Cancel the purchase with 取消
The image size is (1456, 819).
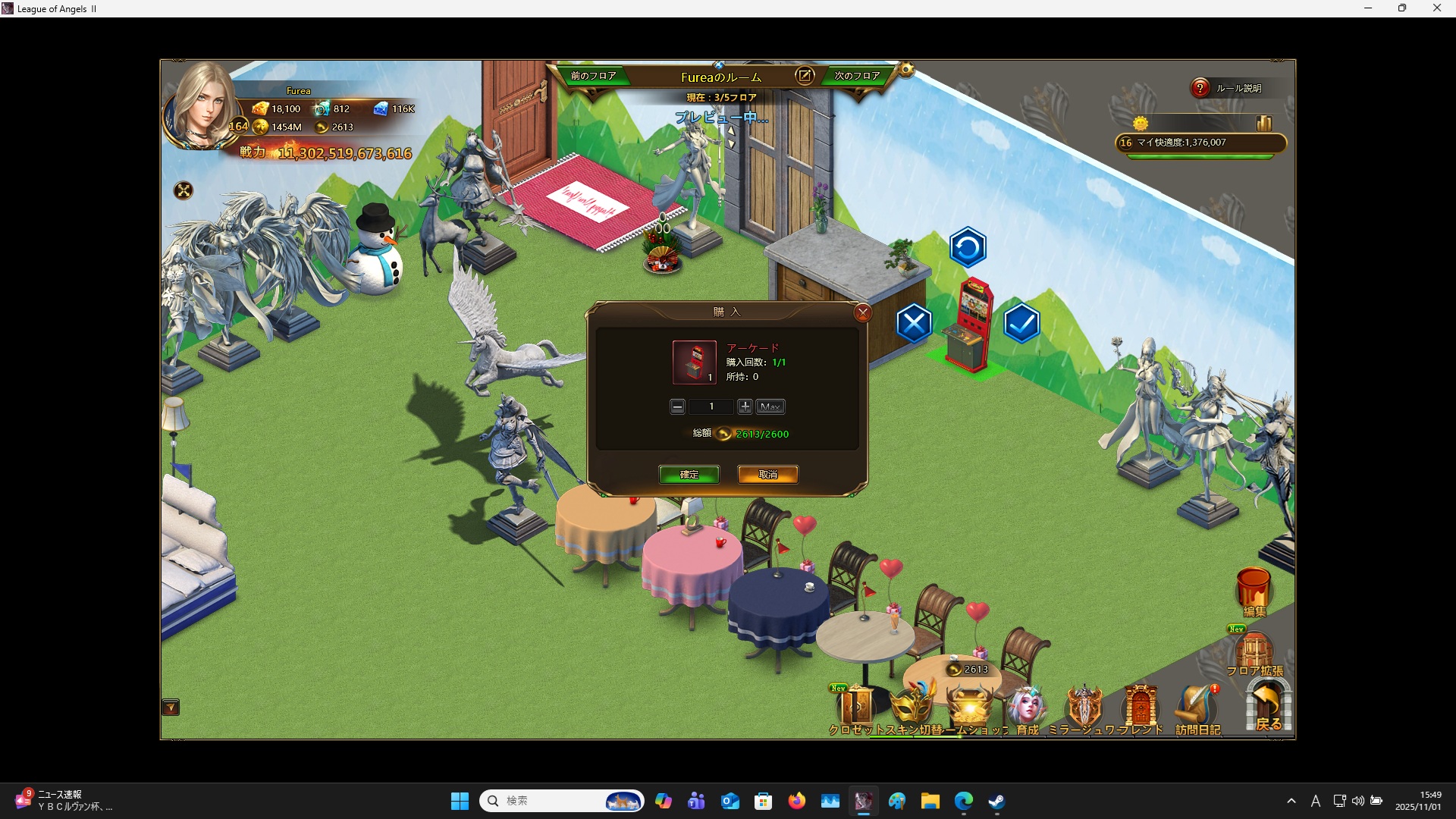pyautogui.click(x=767, y=475)
